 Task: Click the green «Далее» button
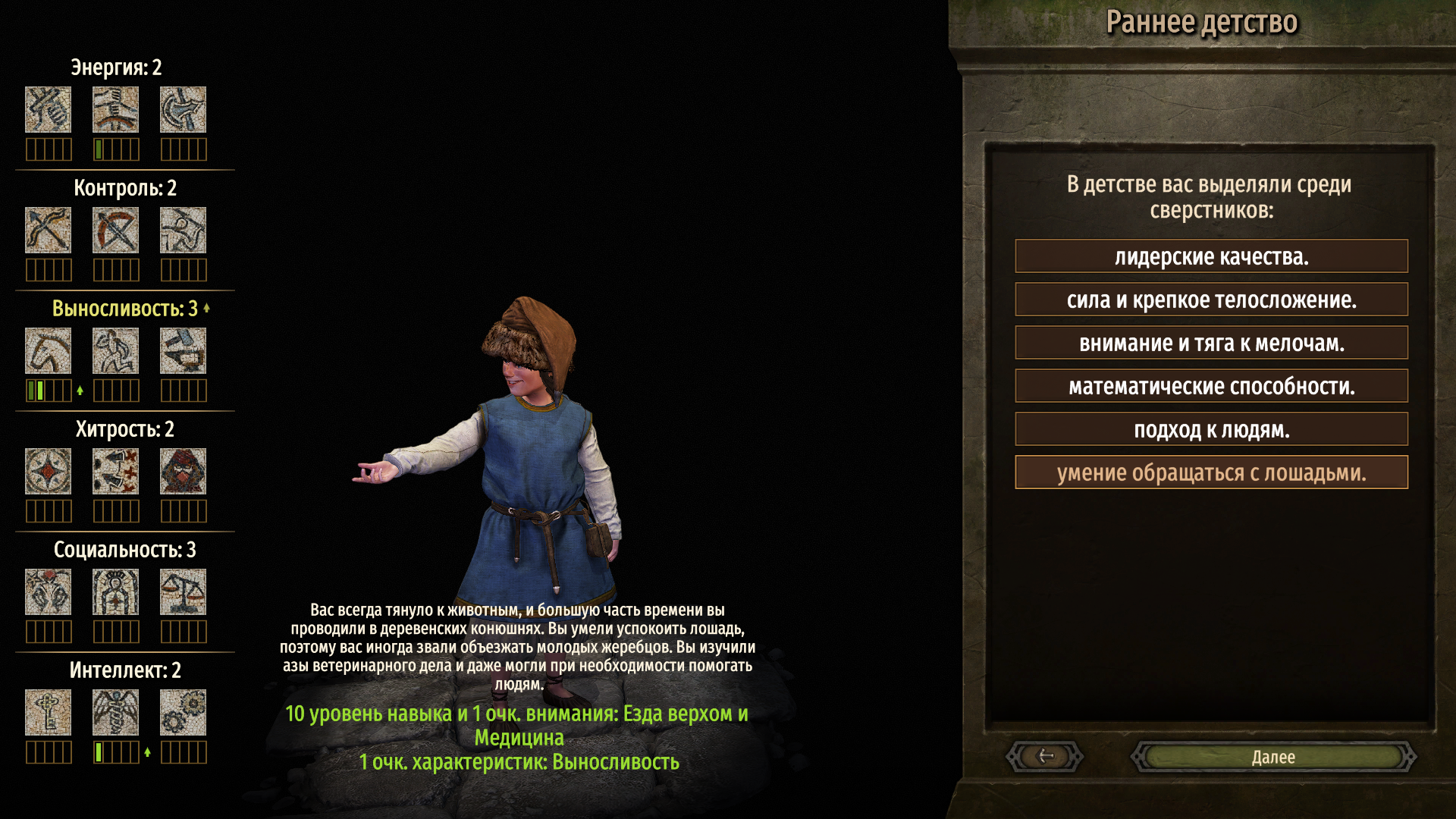pyautogui.click(x=1273, y=757)
